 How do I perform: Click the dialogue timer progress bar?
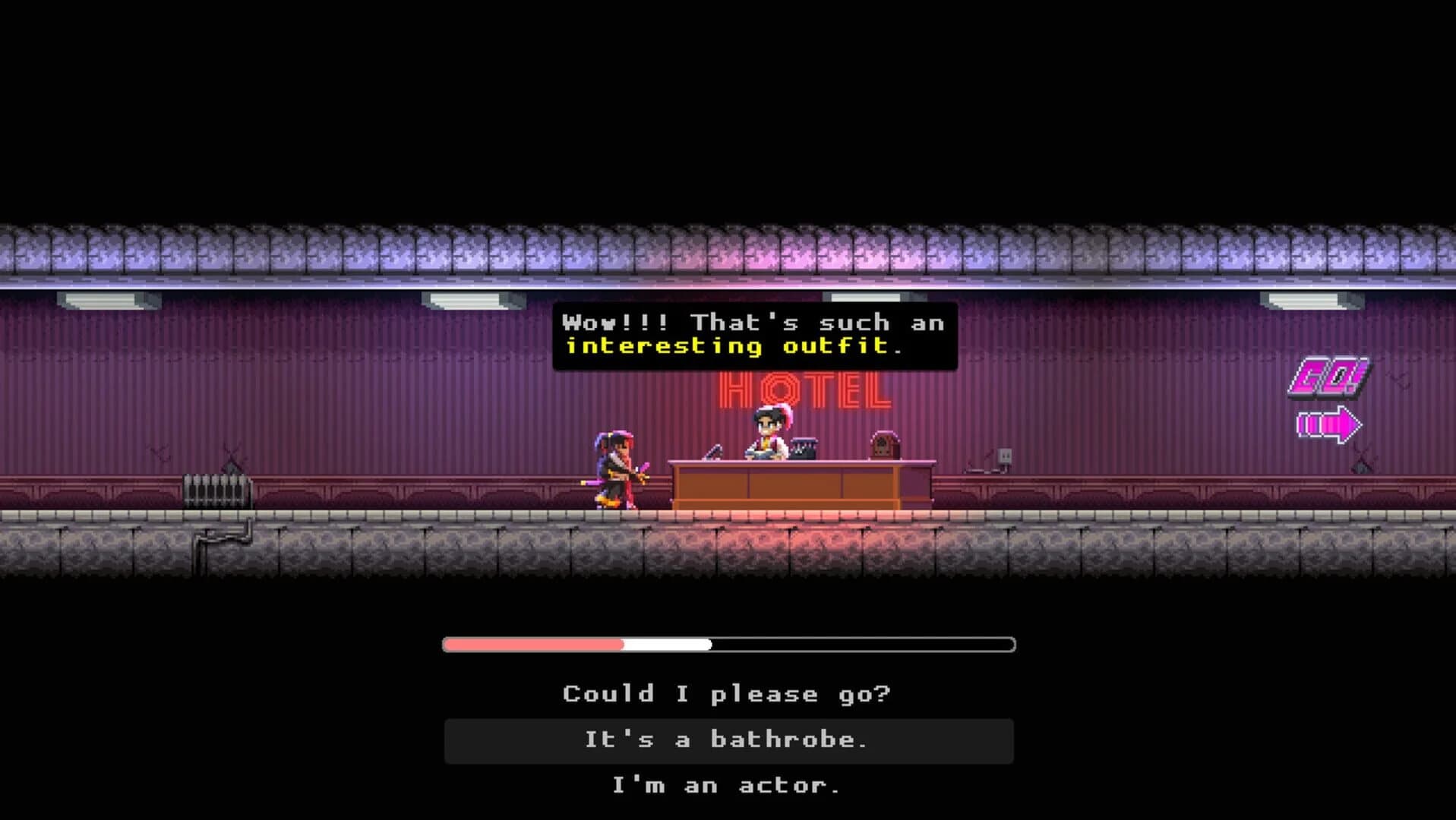[x=728, y=643]
